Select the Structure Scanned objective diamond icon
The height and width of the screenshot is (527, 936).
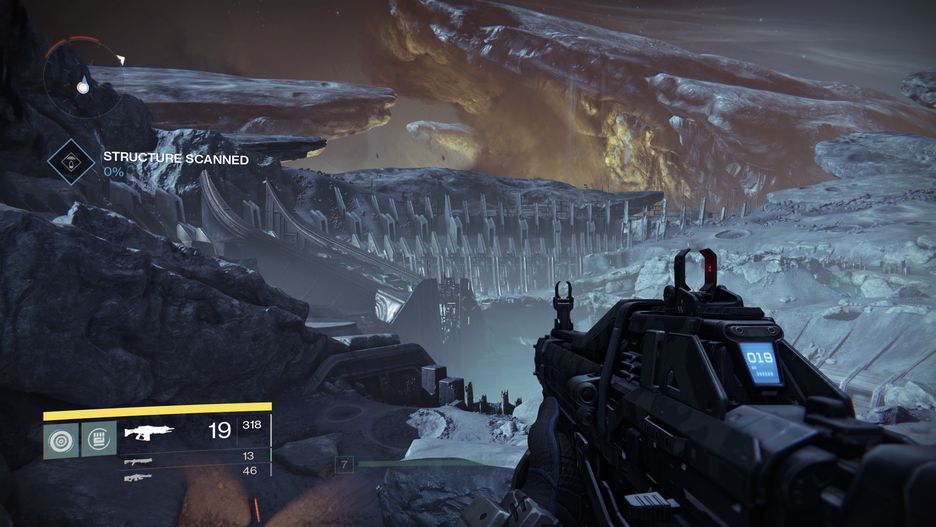[x=71, y=159]
